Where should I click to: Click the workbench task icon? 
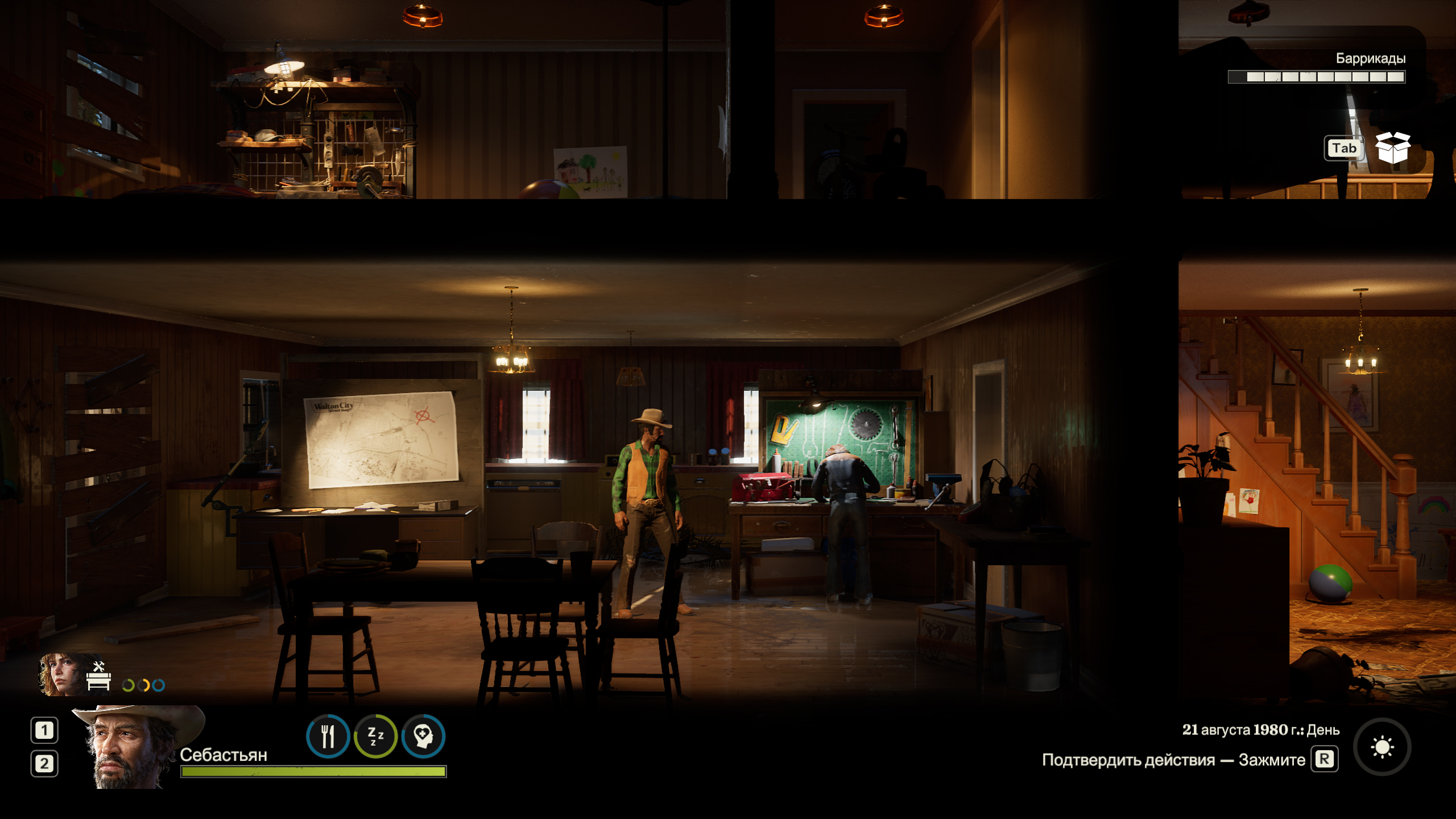pos(98,676)
